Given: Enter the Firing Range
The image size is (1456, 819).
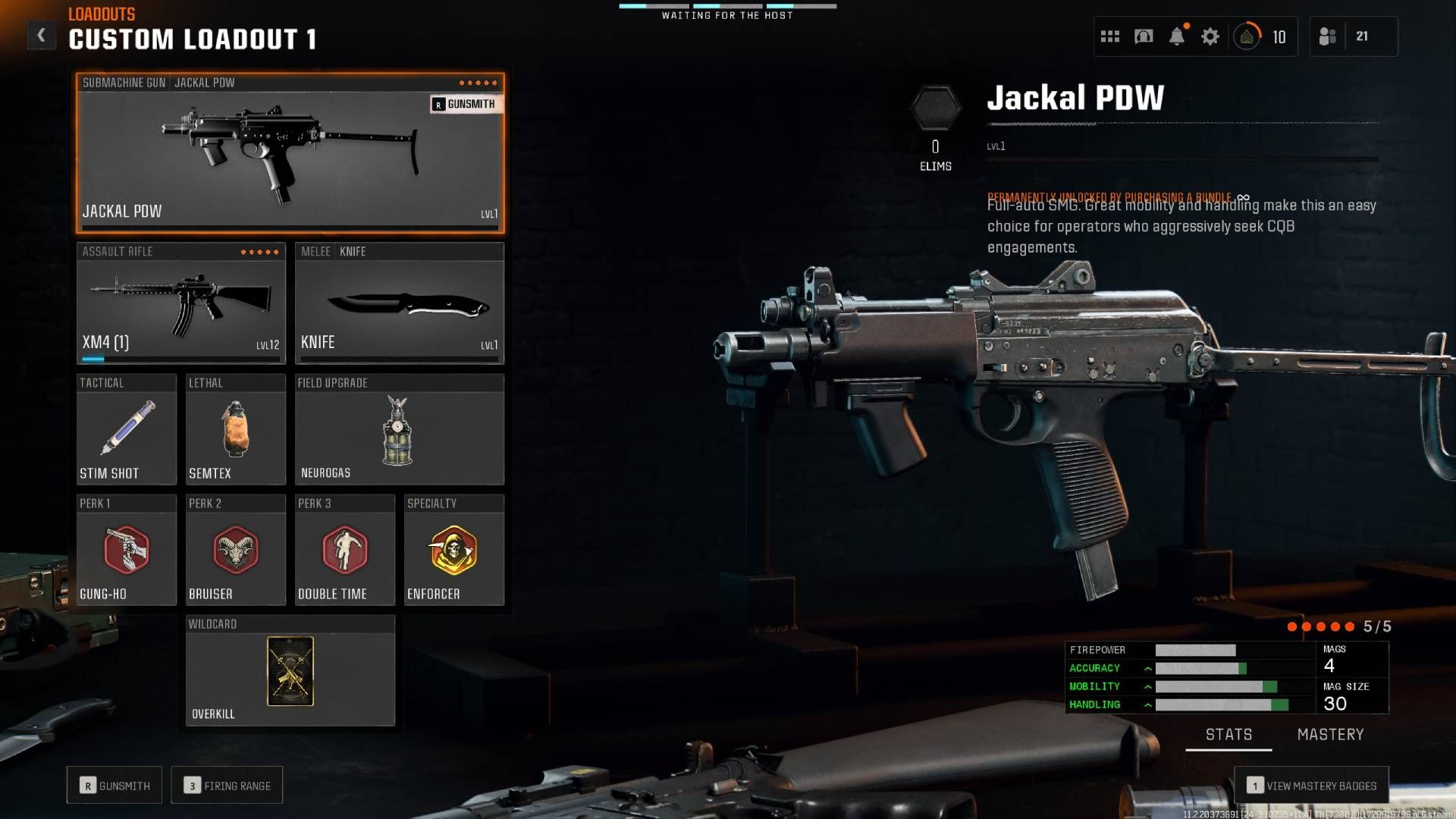Looking at the screenshot, I should click(227, 785).
